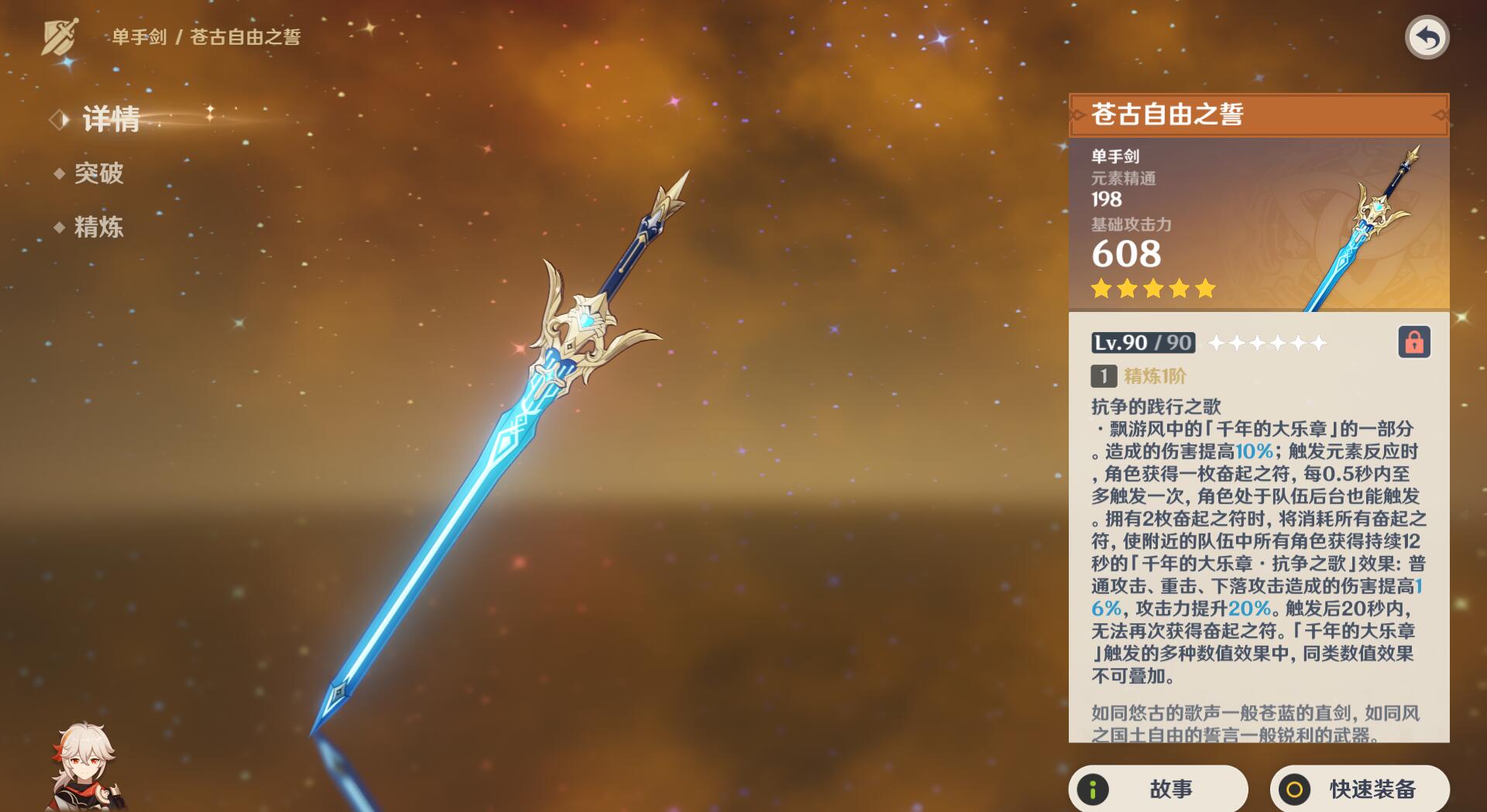Click the five-star rarity row
Viewport: 1487px width, 812px height.
(x=1154, y=289)
